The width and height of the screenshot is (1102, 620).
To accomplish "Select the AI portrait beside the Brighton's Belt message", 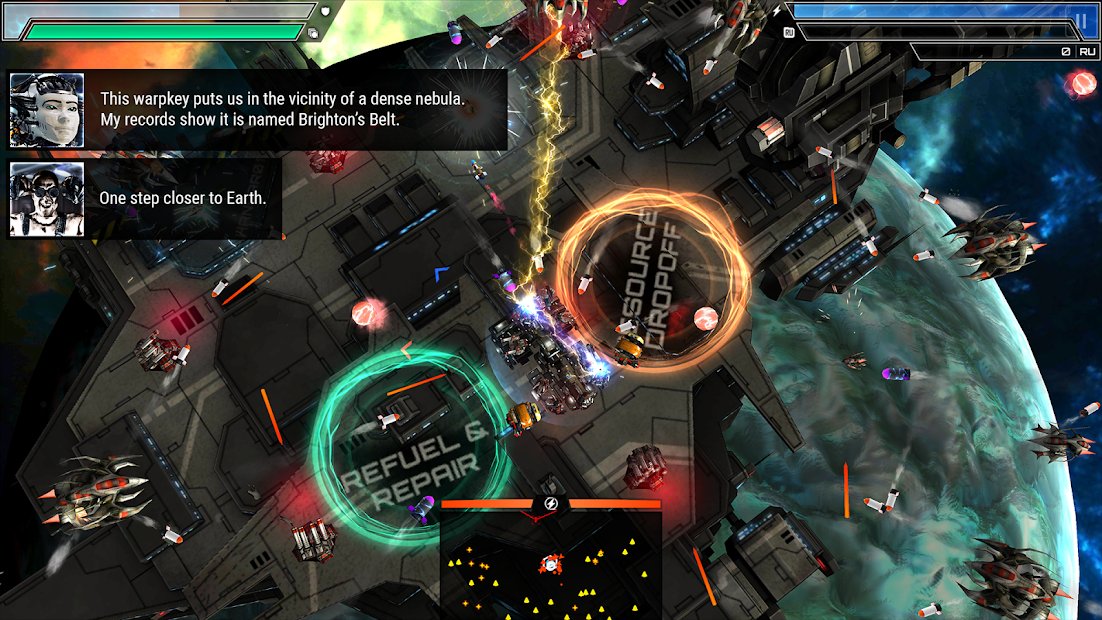I will coord(47,110).
